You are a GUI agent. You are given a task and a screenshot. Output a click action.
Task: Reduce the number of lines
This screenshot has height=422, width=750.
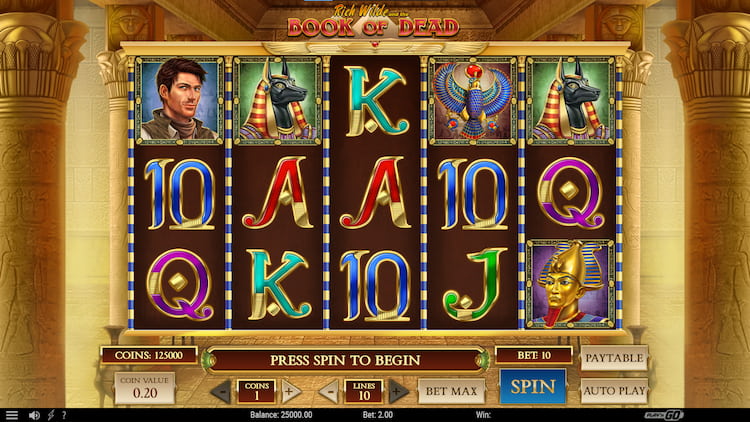pyautogui.click(x=331, y=391)
